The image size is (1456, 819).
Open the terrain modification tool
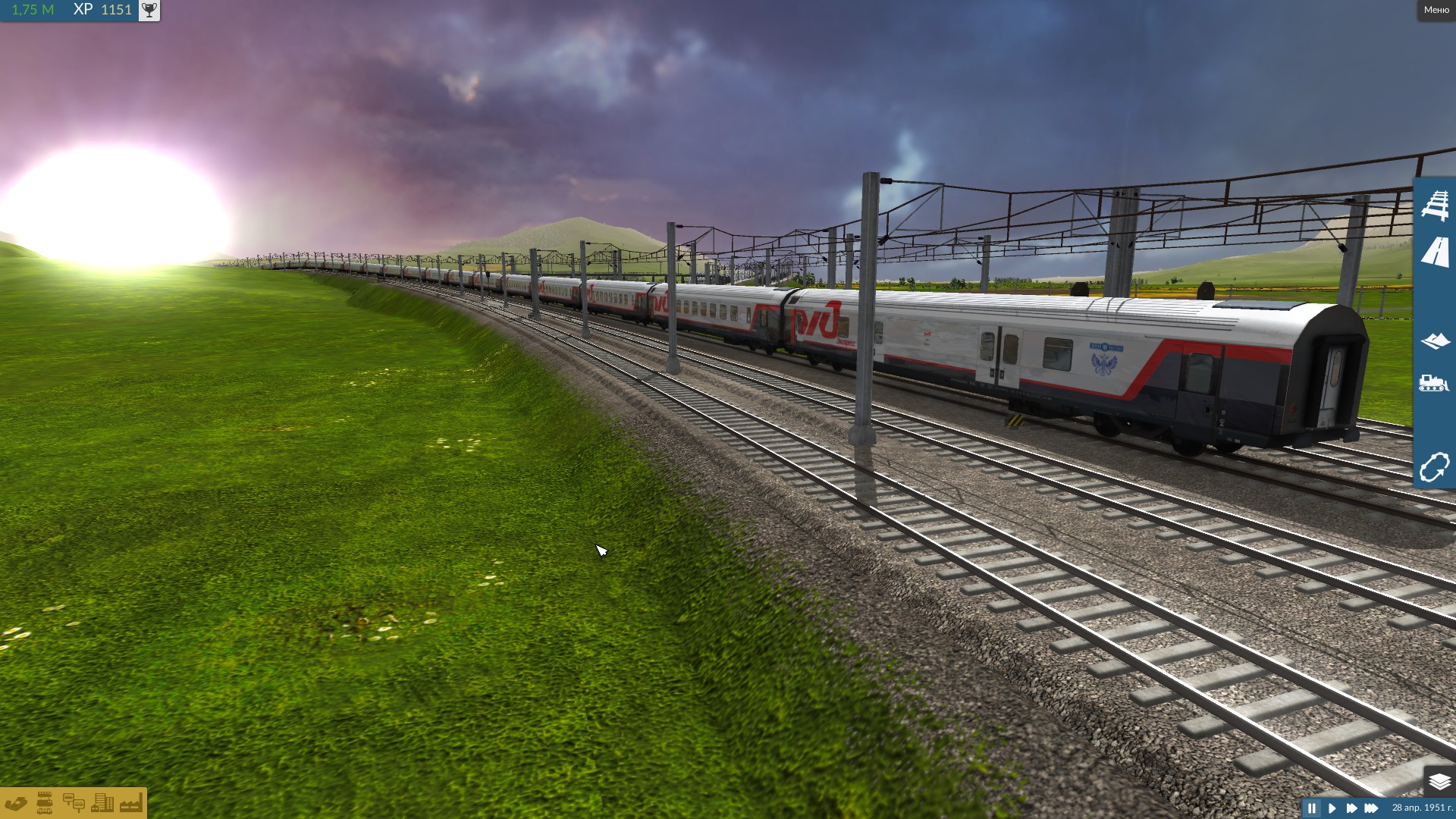tap(1437, 339)
